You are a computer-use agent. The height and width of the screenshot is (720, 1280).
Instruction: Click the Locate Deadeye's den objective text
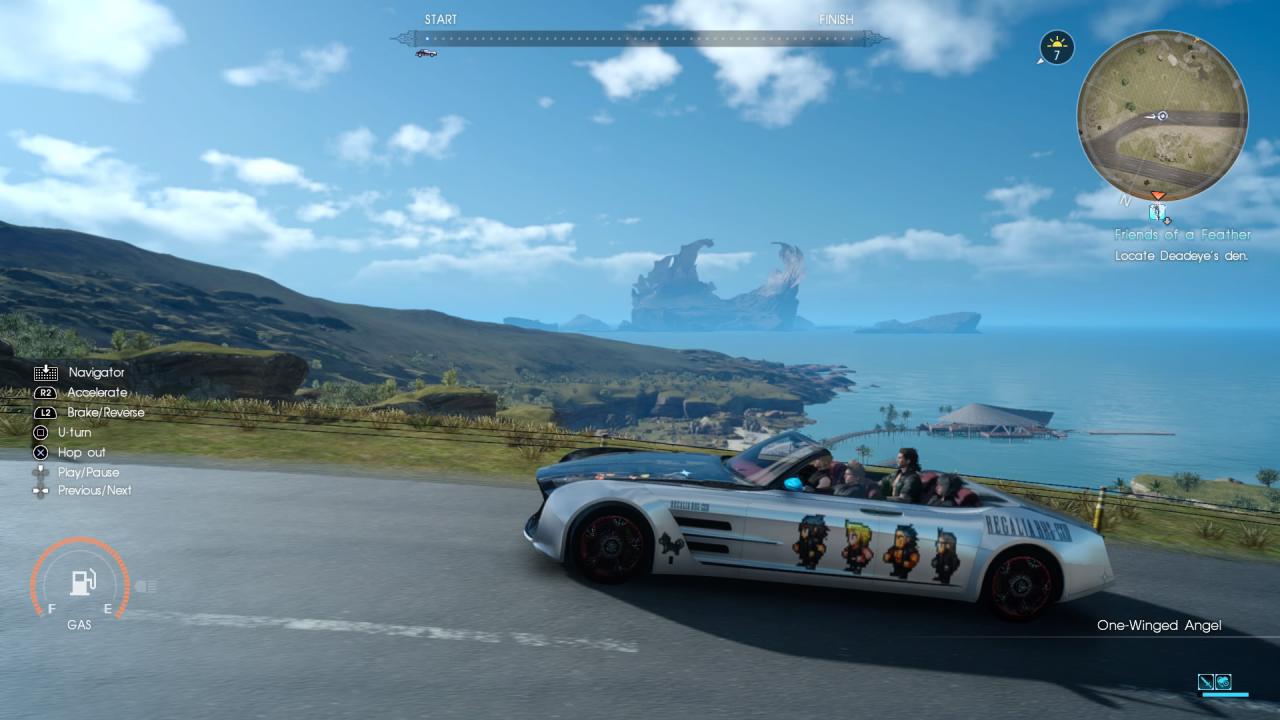click(x=1183, y=255)
